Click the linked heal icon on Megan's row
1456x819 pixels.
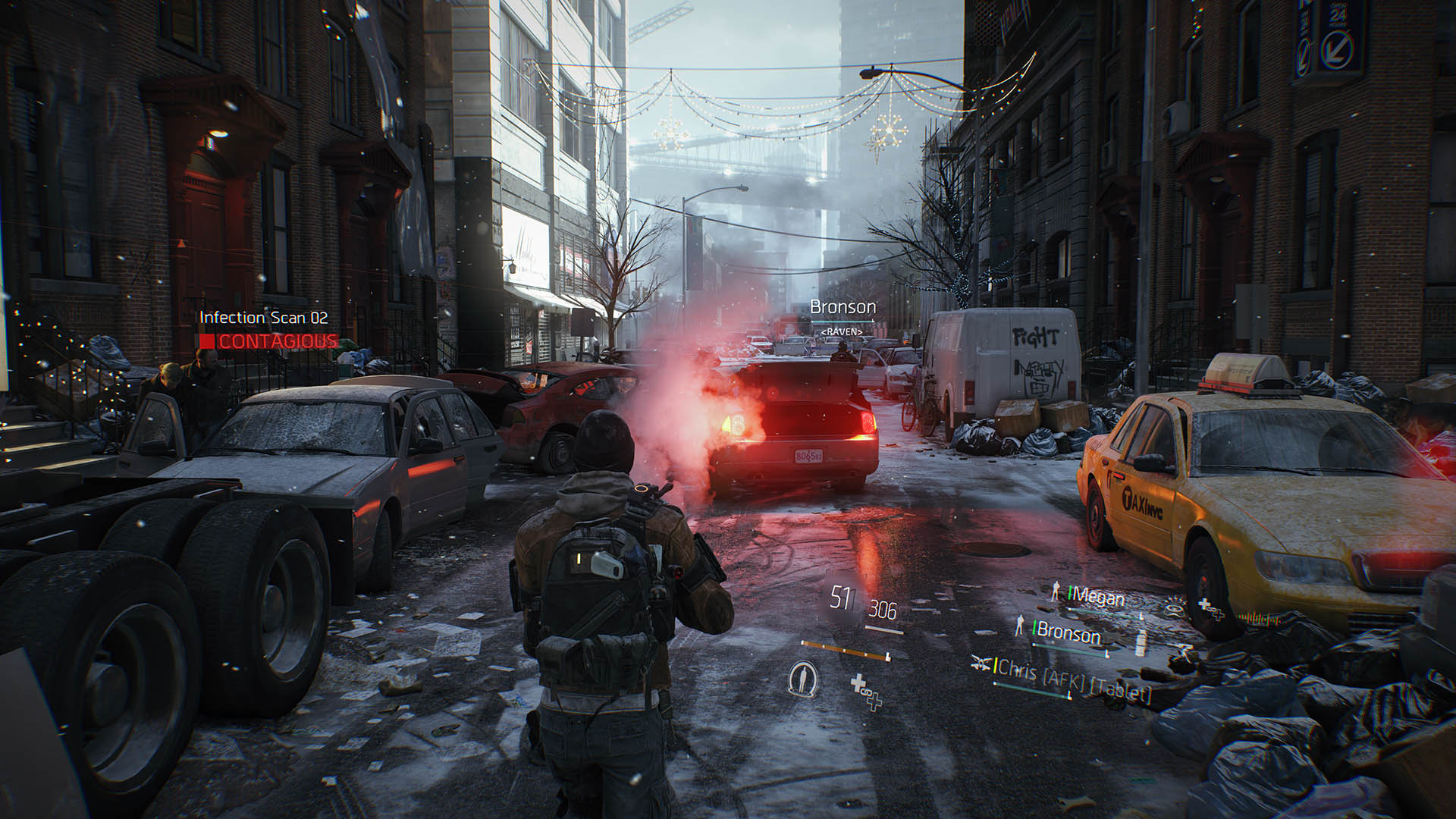1210,608
